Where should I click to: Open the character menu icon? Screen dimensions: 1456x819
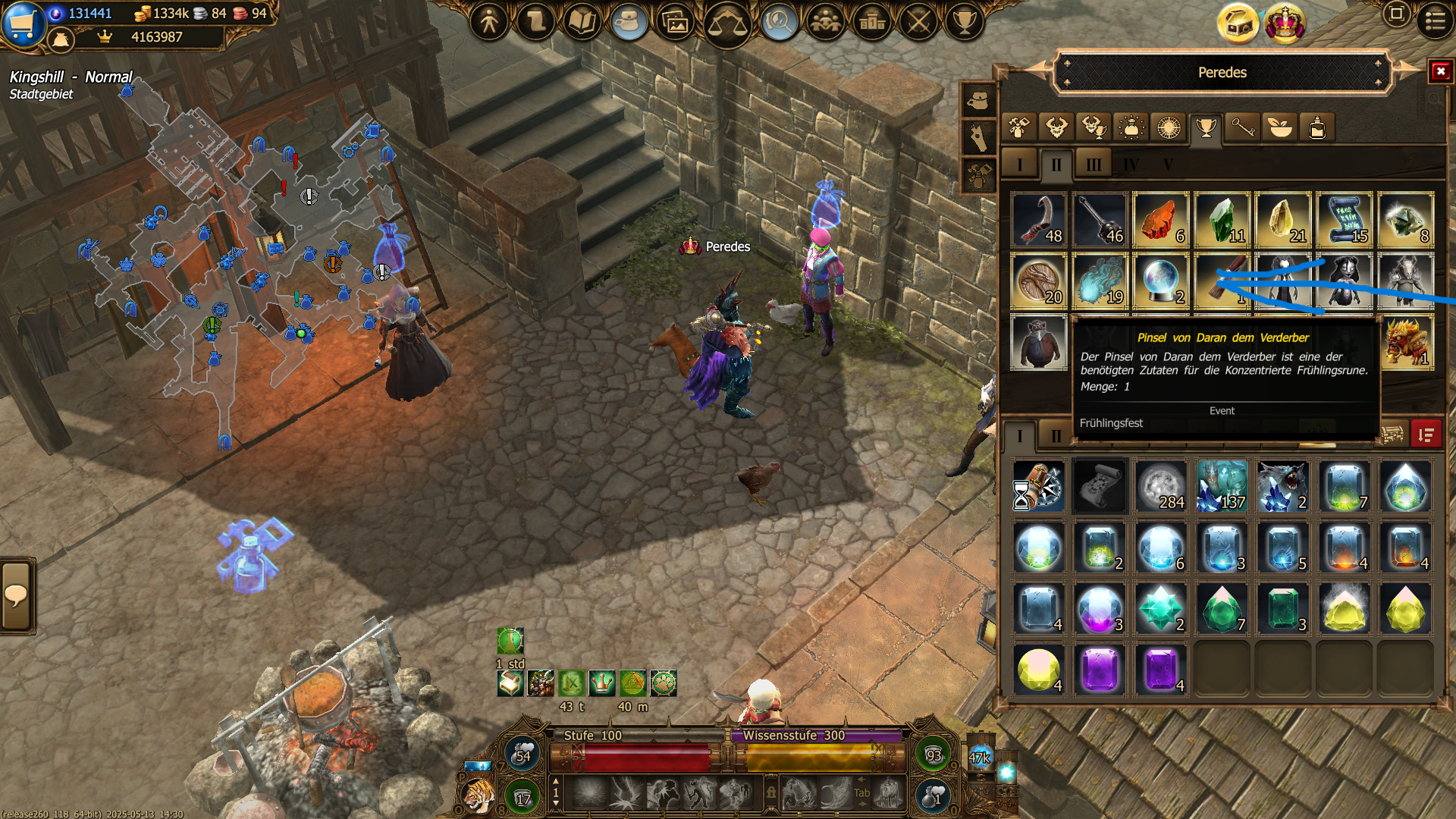[x=489, y=22]
